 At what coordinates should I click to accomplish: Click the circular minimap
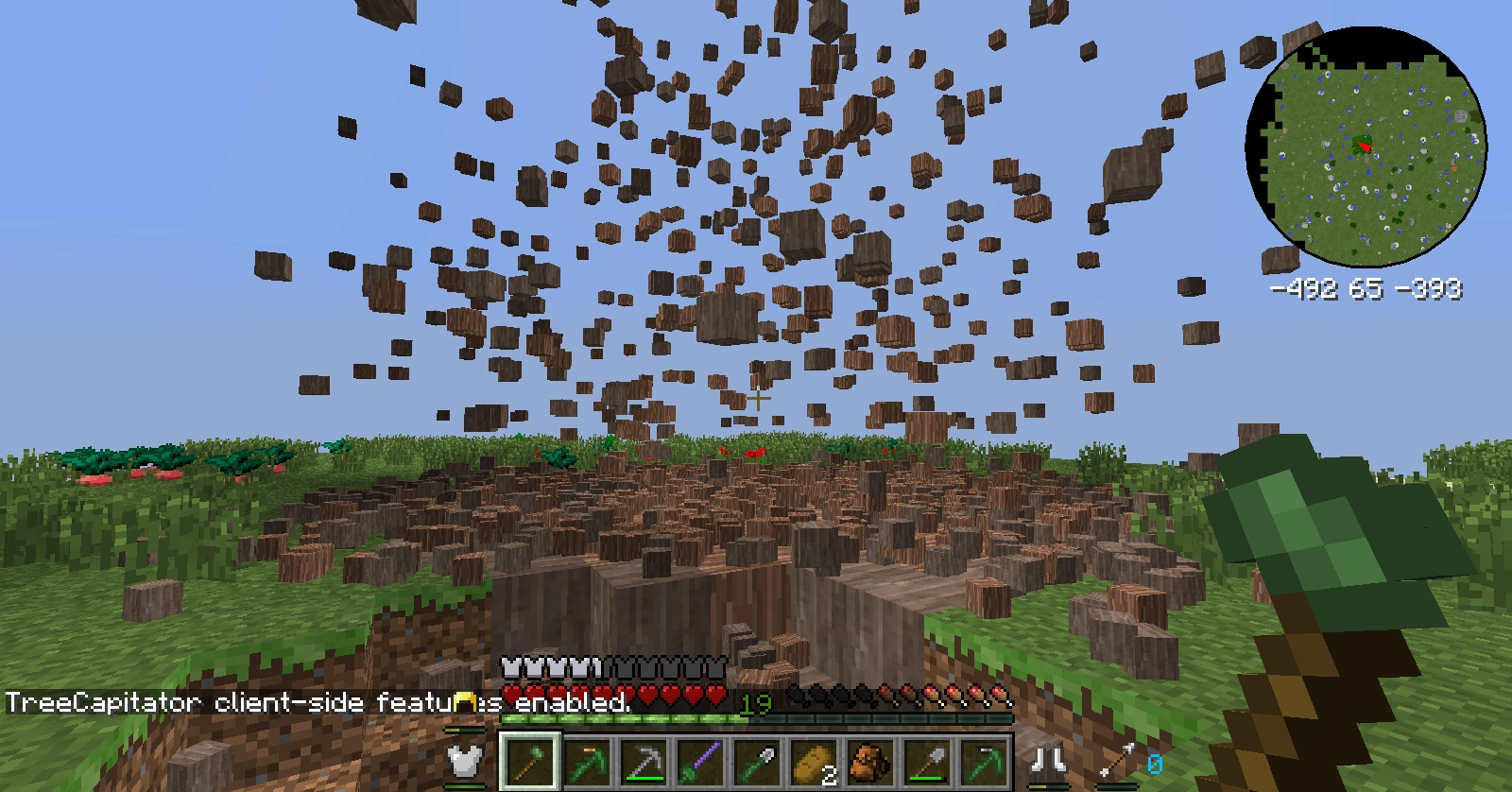1366,146
